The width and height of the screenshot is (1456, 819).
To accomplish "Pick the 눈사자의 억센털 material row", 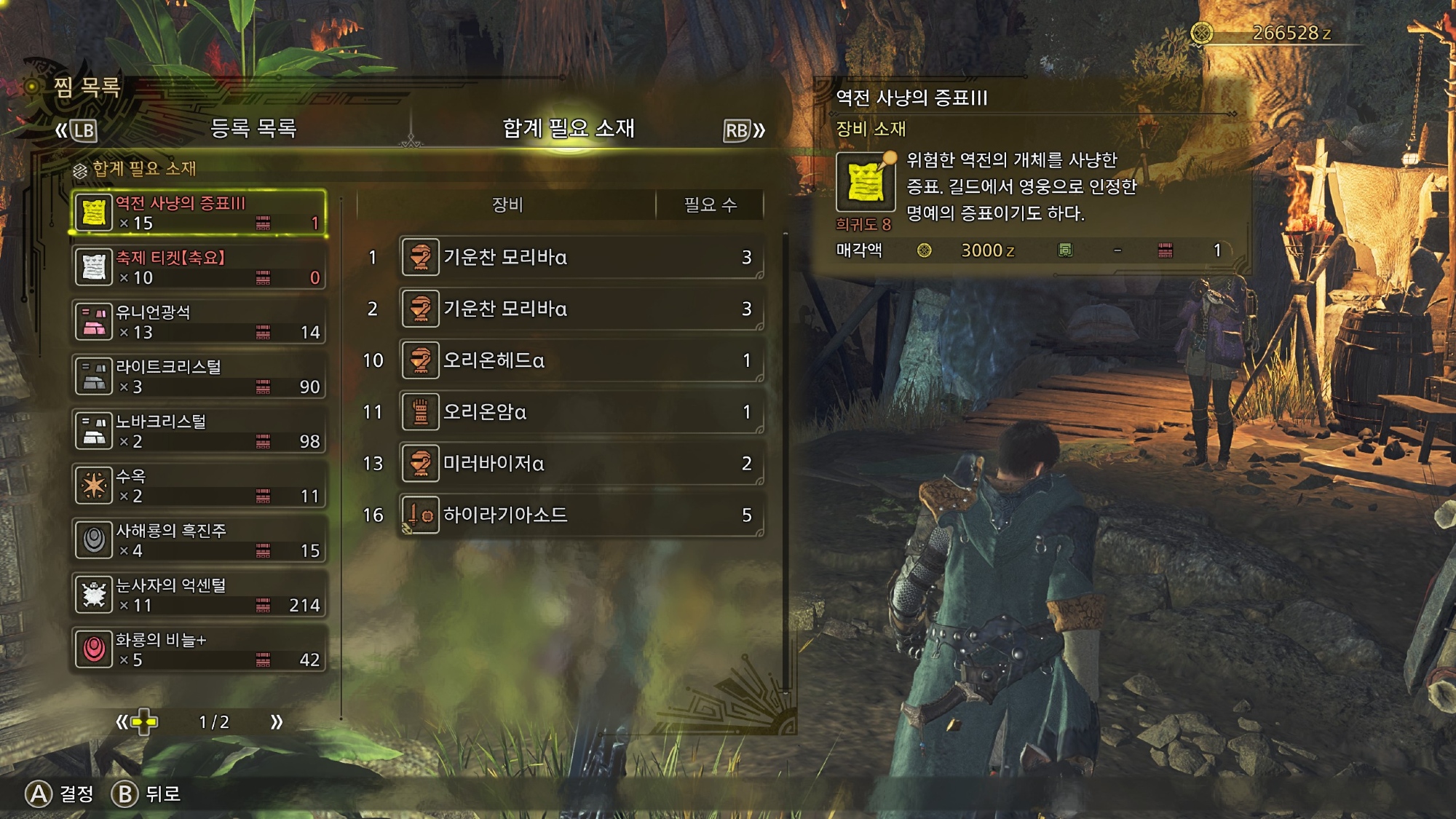I will point(198,595).
